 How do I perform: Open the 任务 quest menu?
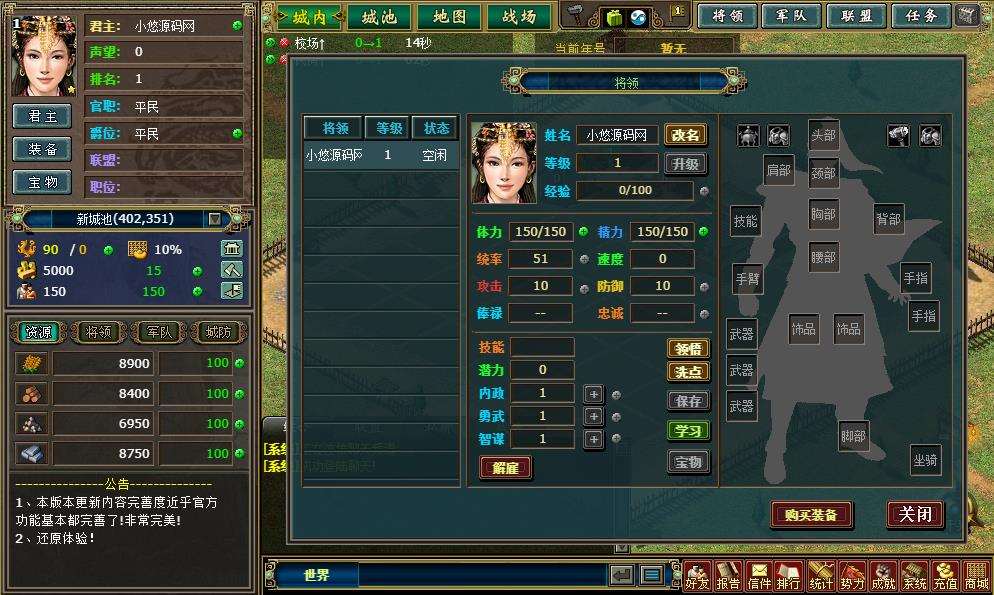click(x=920, y=16)
